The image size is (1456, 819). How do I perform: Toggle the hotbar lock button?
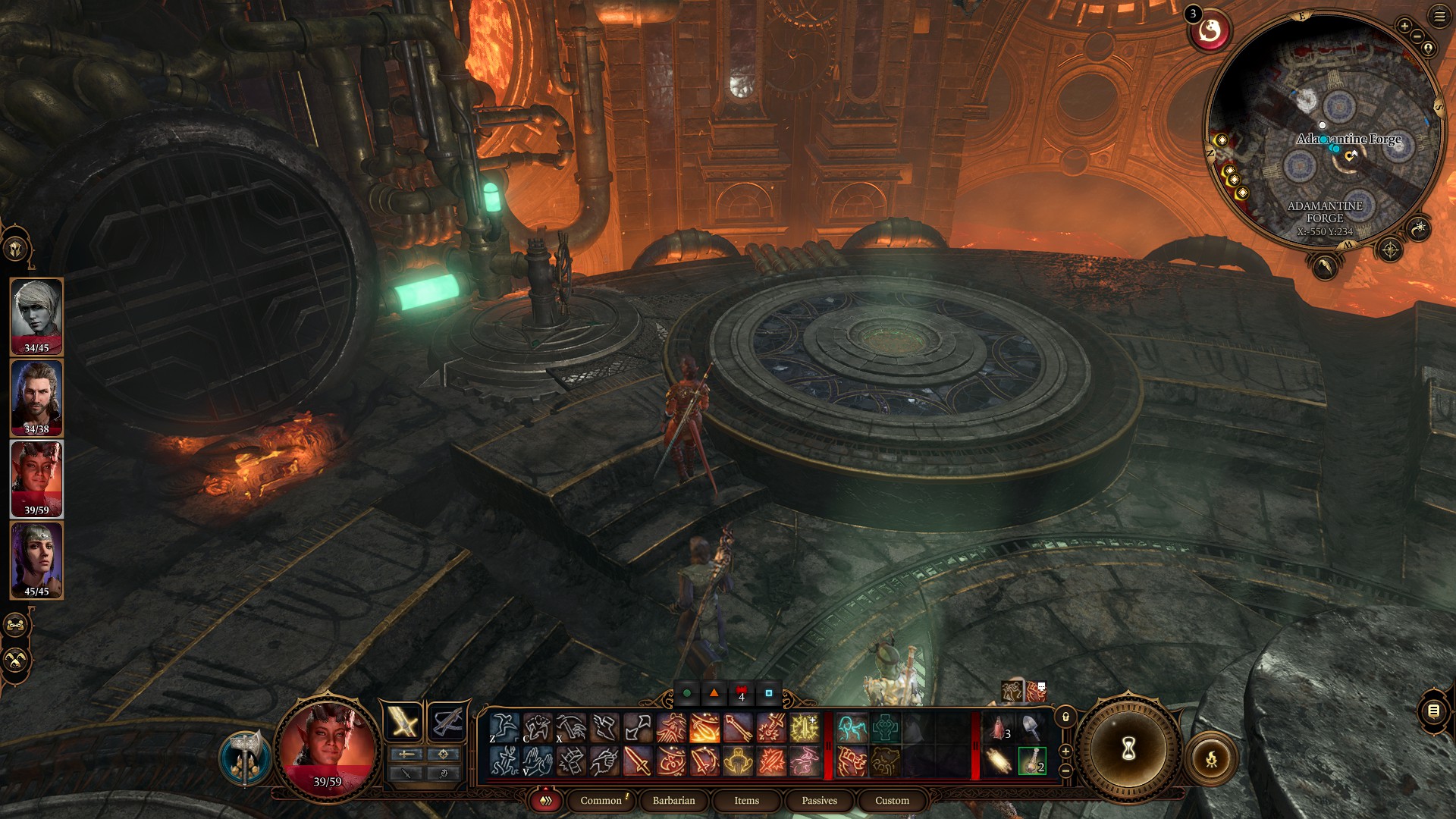point(1065,717)
